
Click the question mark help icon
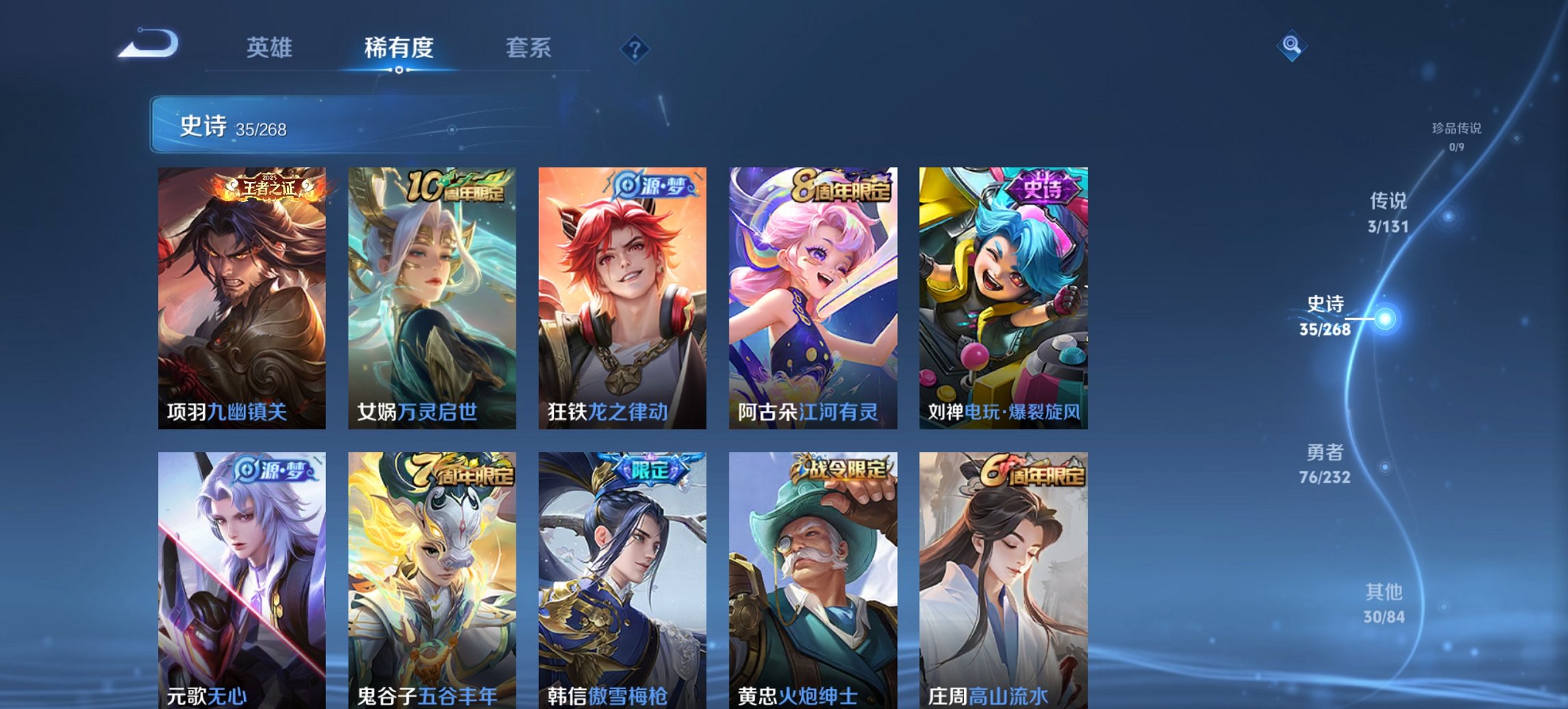634,48
